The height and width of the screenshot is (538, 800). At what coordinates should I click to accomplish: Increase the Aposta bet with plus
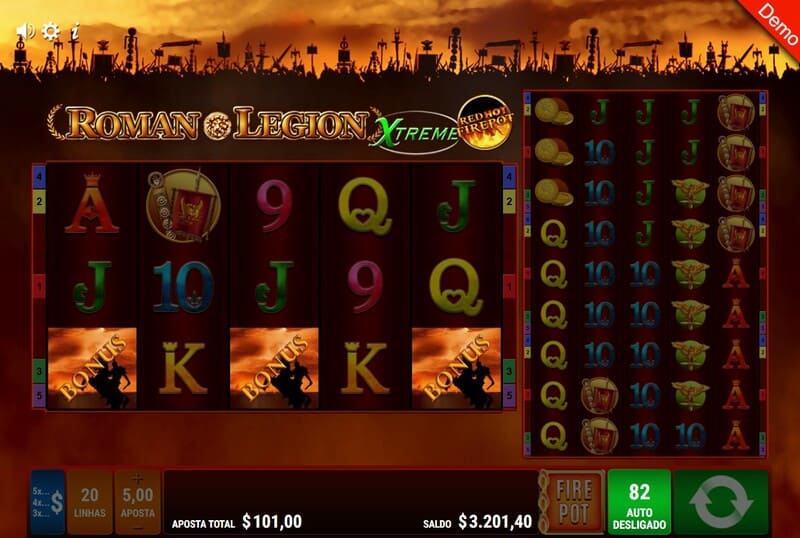pyautogui.click(x=138, y=479)
